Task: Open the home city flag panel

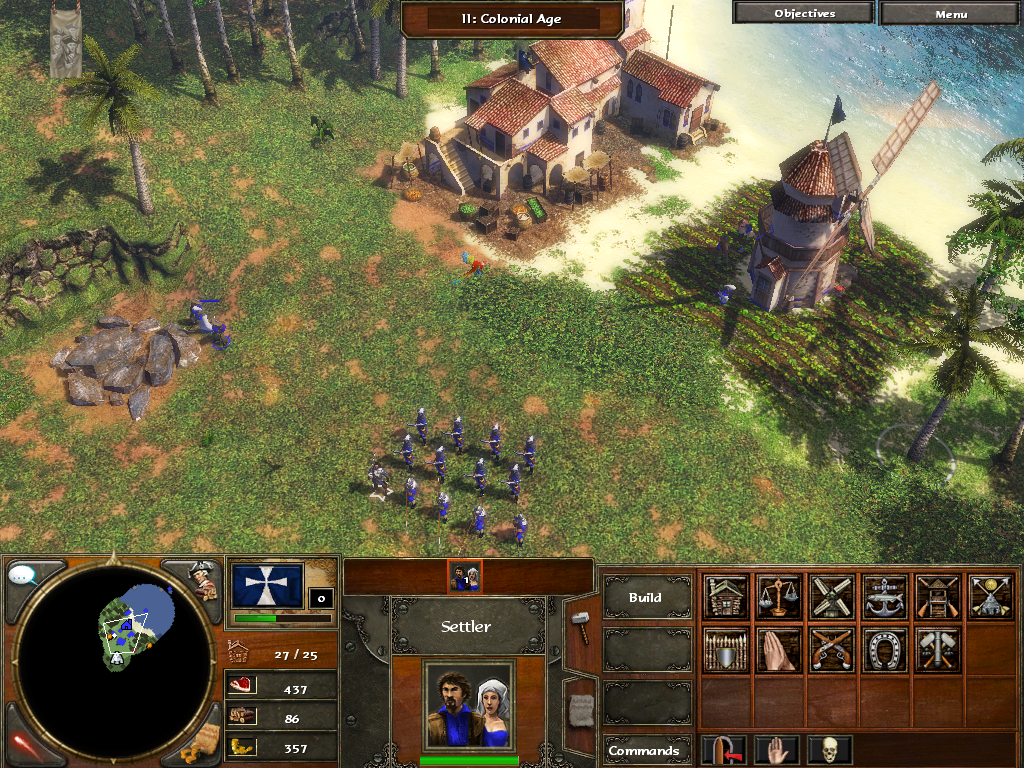Action: 267,586
